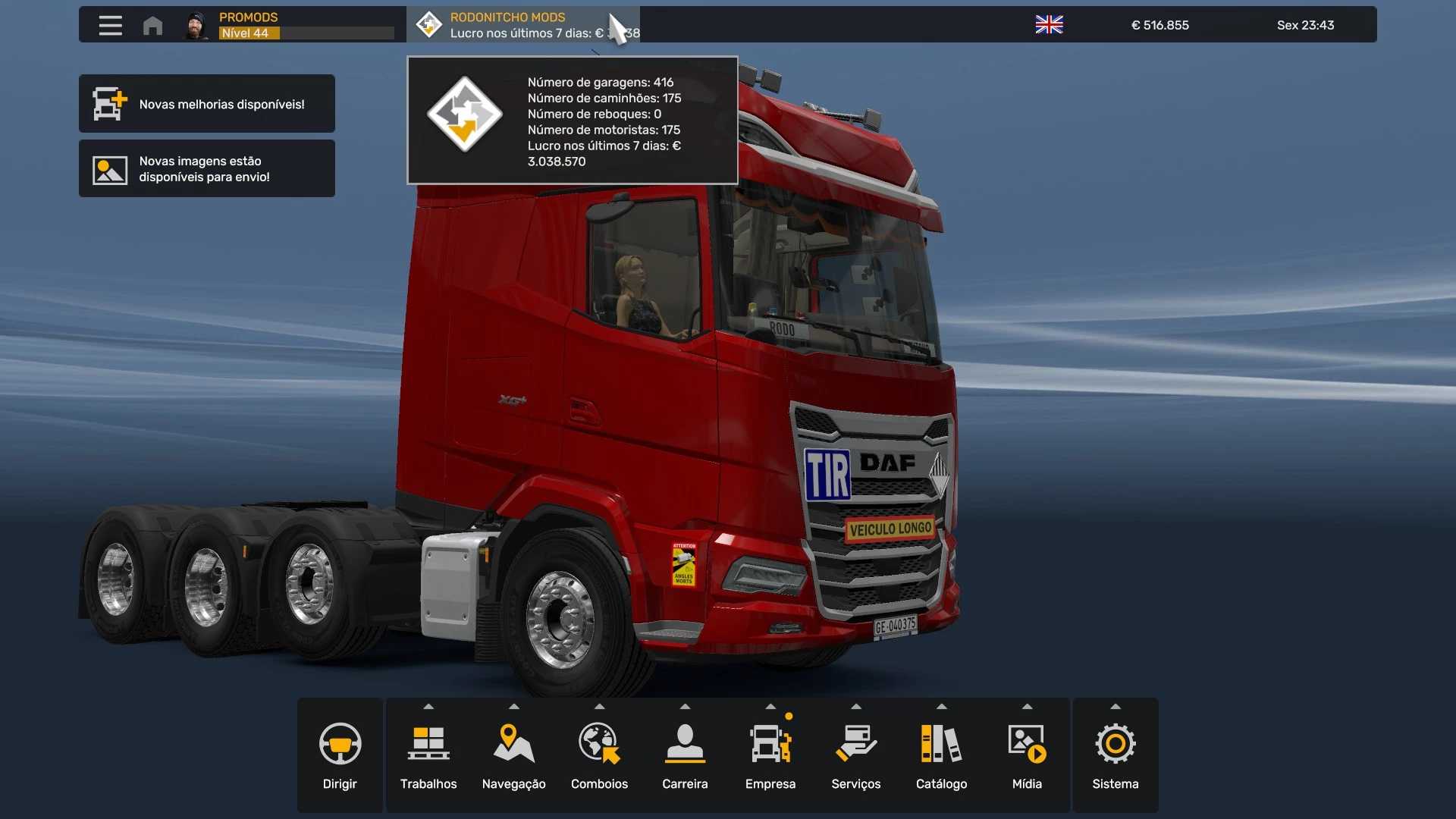Open the Empresa company menu
1456x819 pixels.
coord(770,755)
